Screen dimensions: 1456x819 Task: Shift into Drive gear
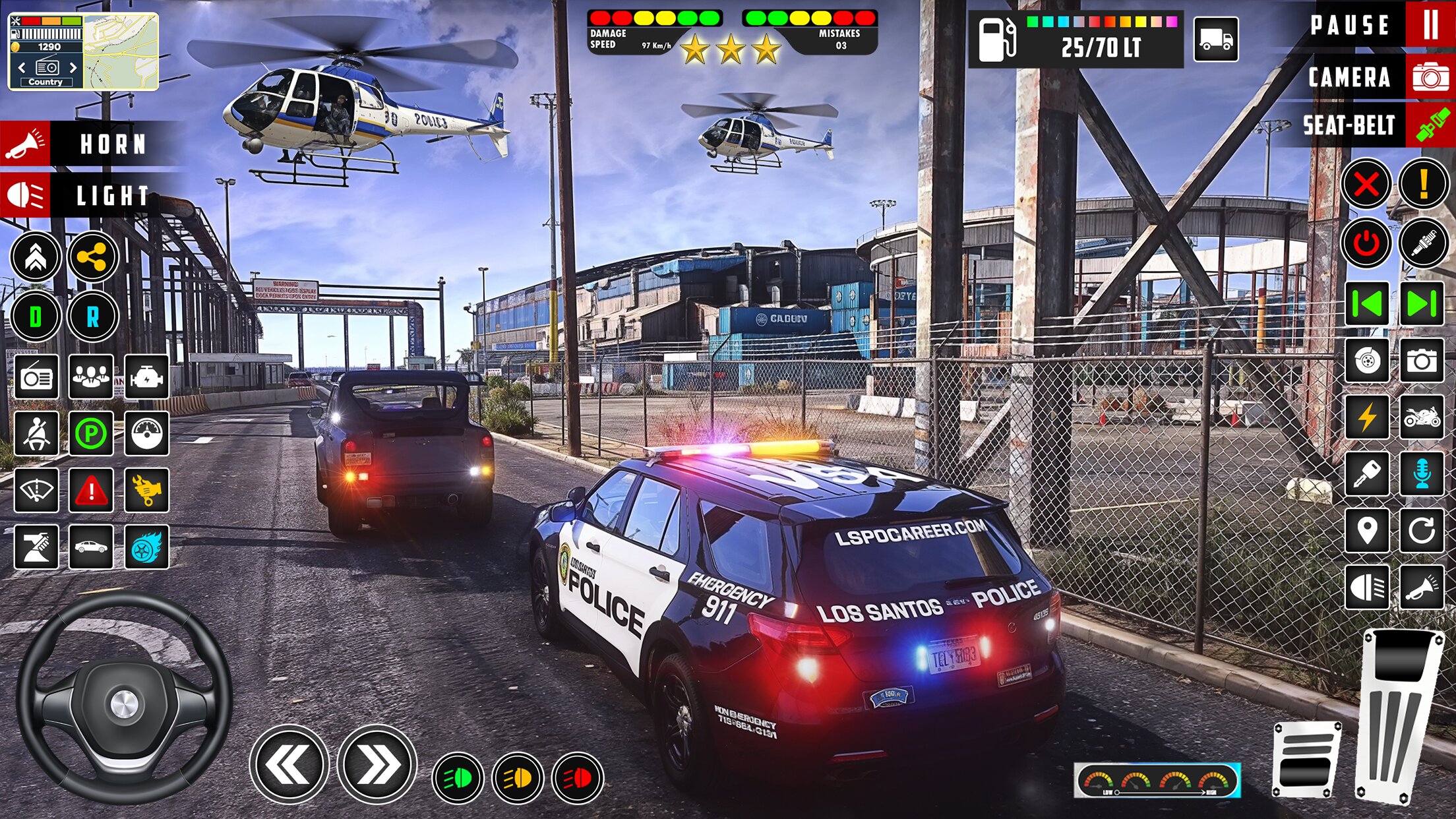coord(36,317)
